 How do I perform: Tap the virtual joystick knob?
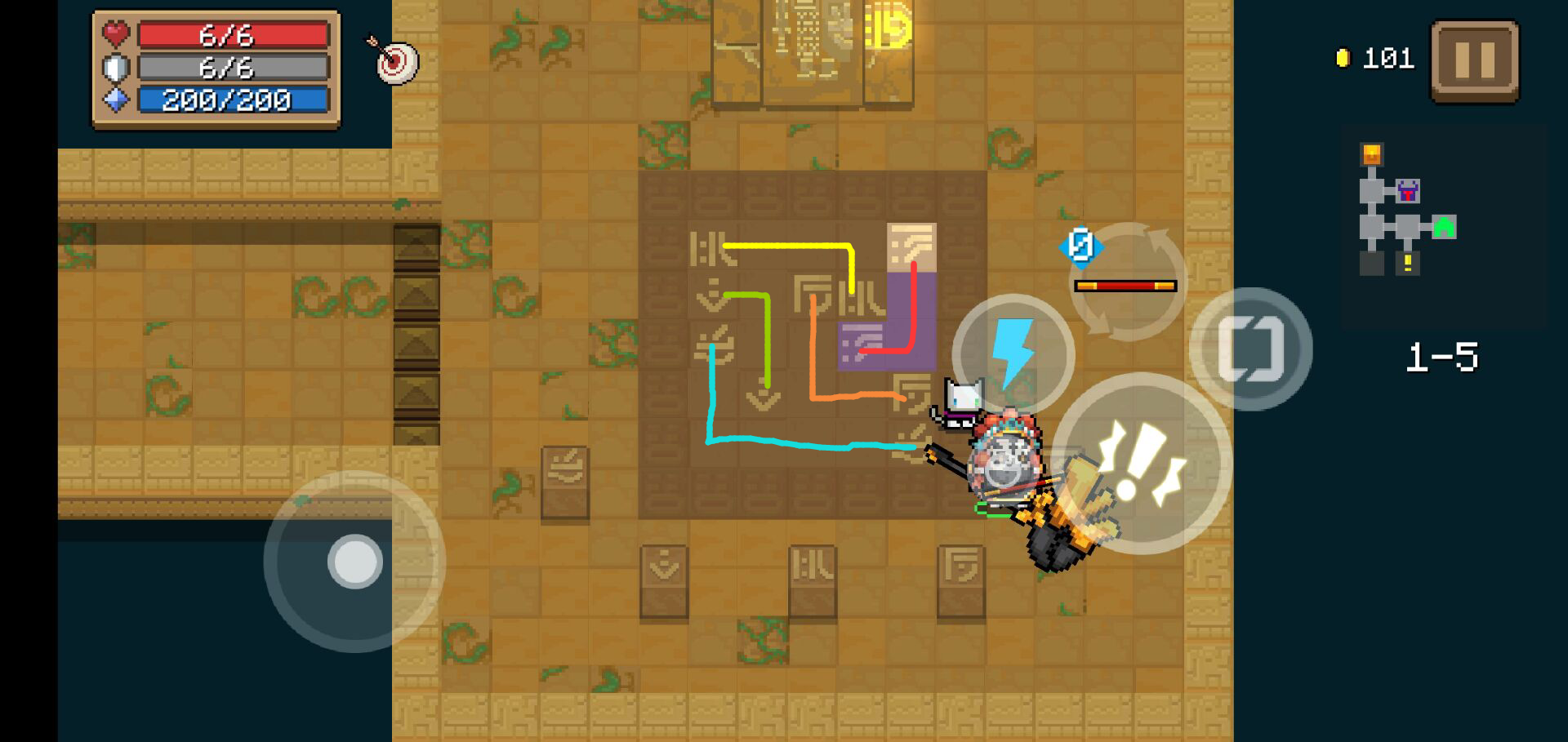coord(355,562)
